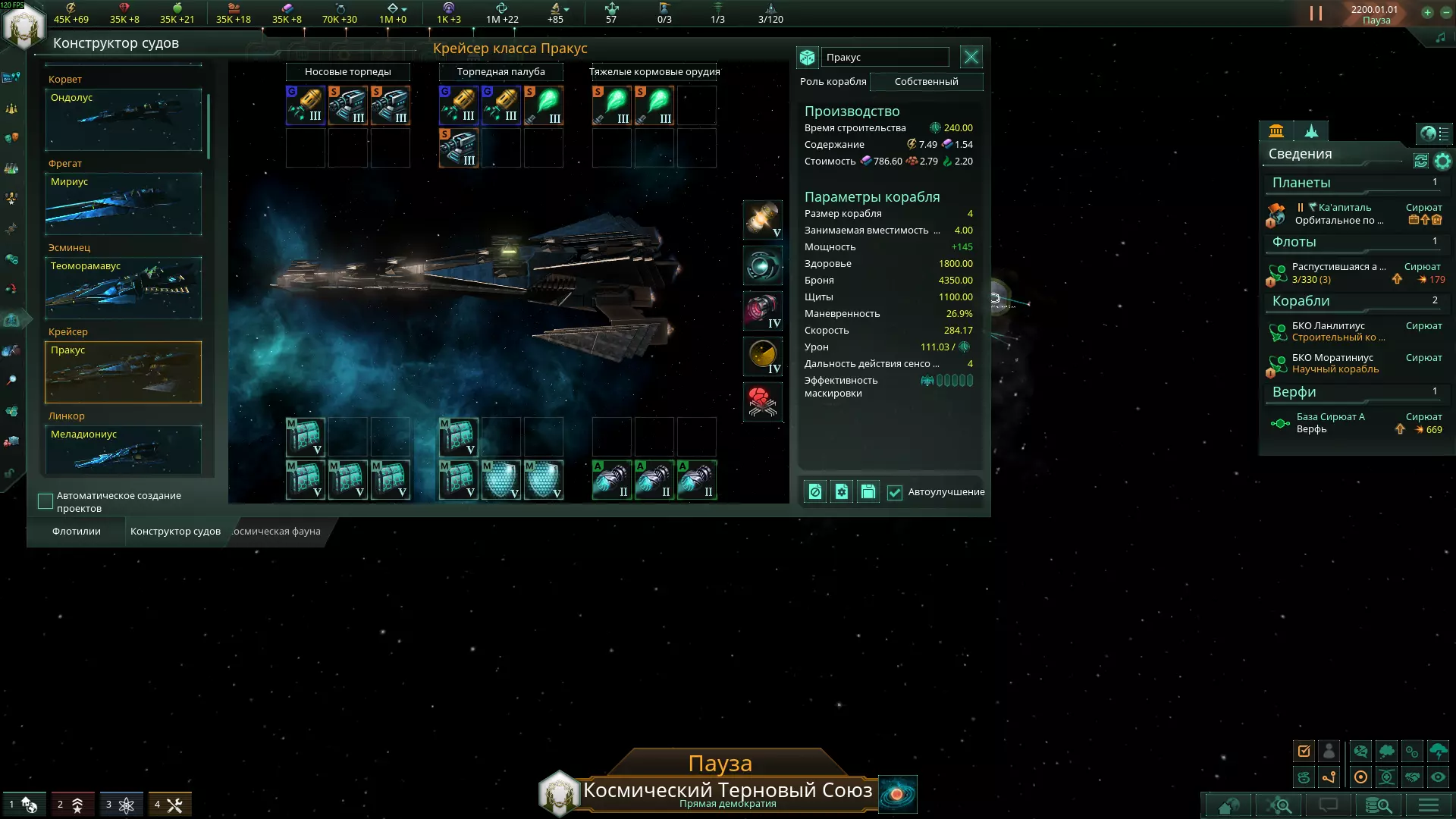Open planet Ка'апиталь from the outliner

1344,208
